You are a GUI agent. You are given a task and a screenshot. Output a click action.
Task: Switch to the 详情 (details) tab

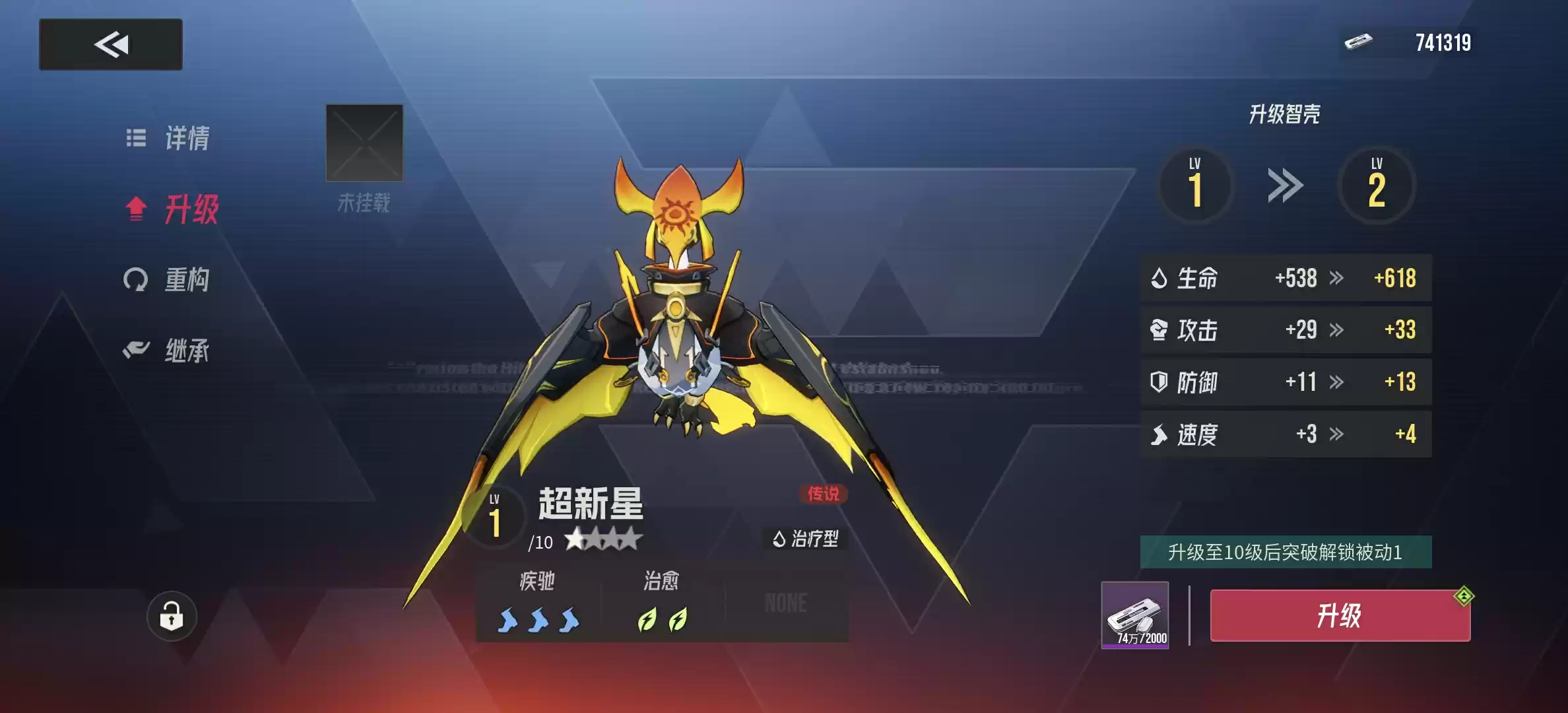[170, 137]
